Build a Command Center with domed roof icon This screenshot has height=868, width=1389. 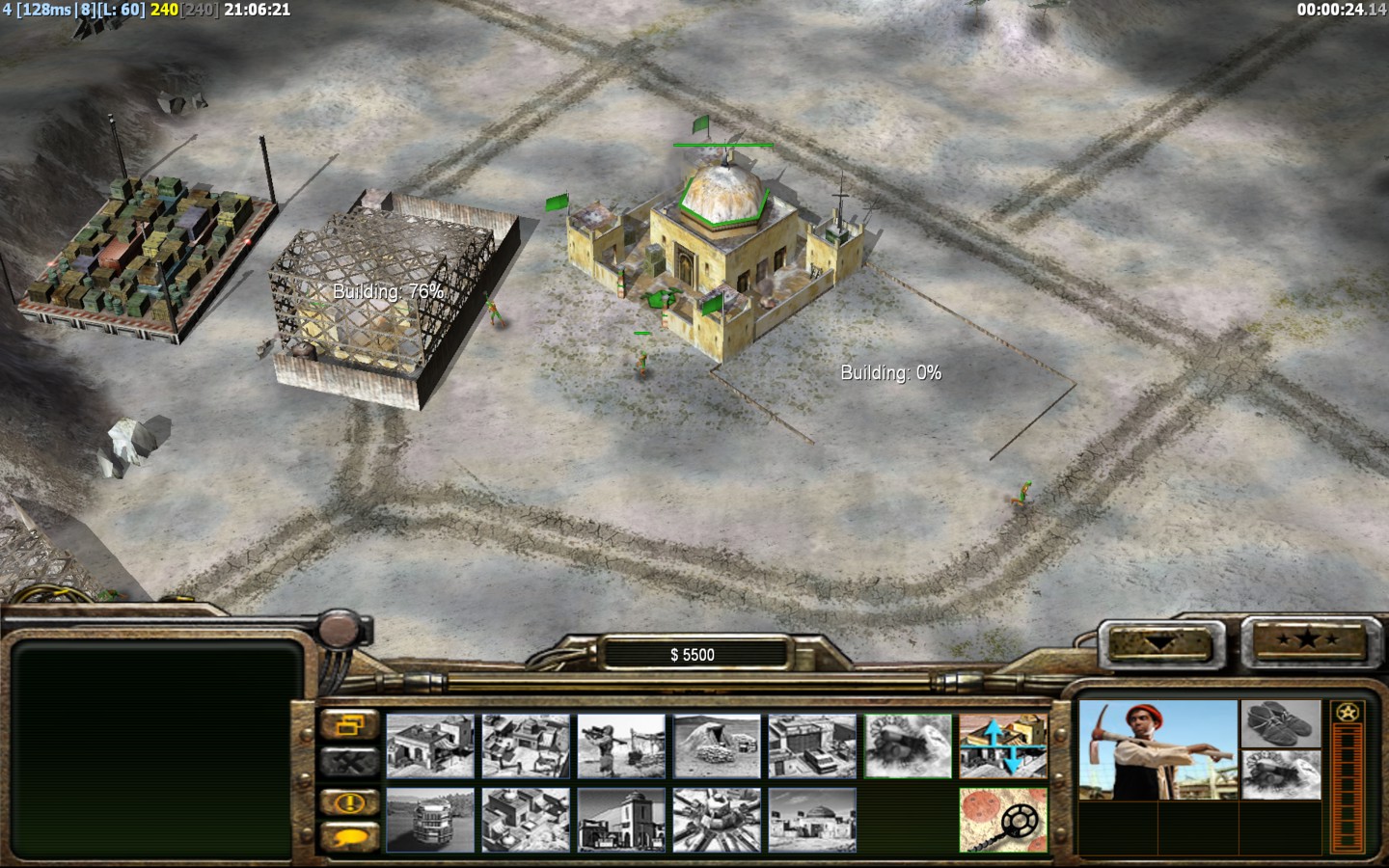pyautogui.click(x=812, y=820)
